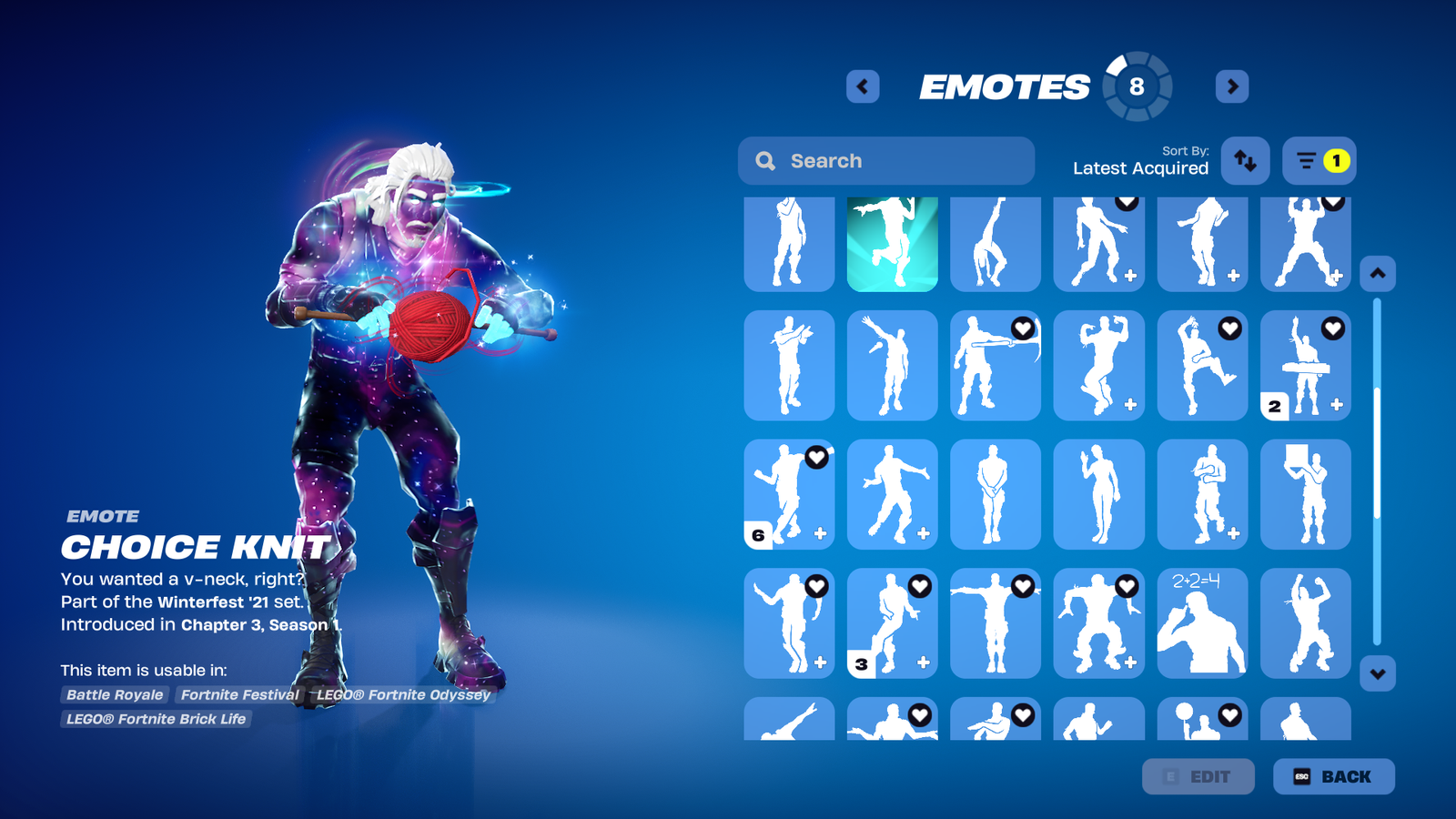This screenshot has height=819, width=1456.
Task: Go to next locker category with right arrow
Action: (1232, 86)
